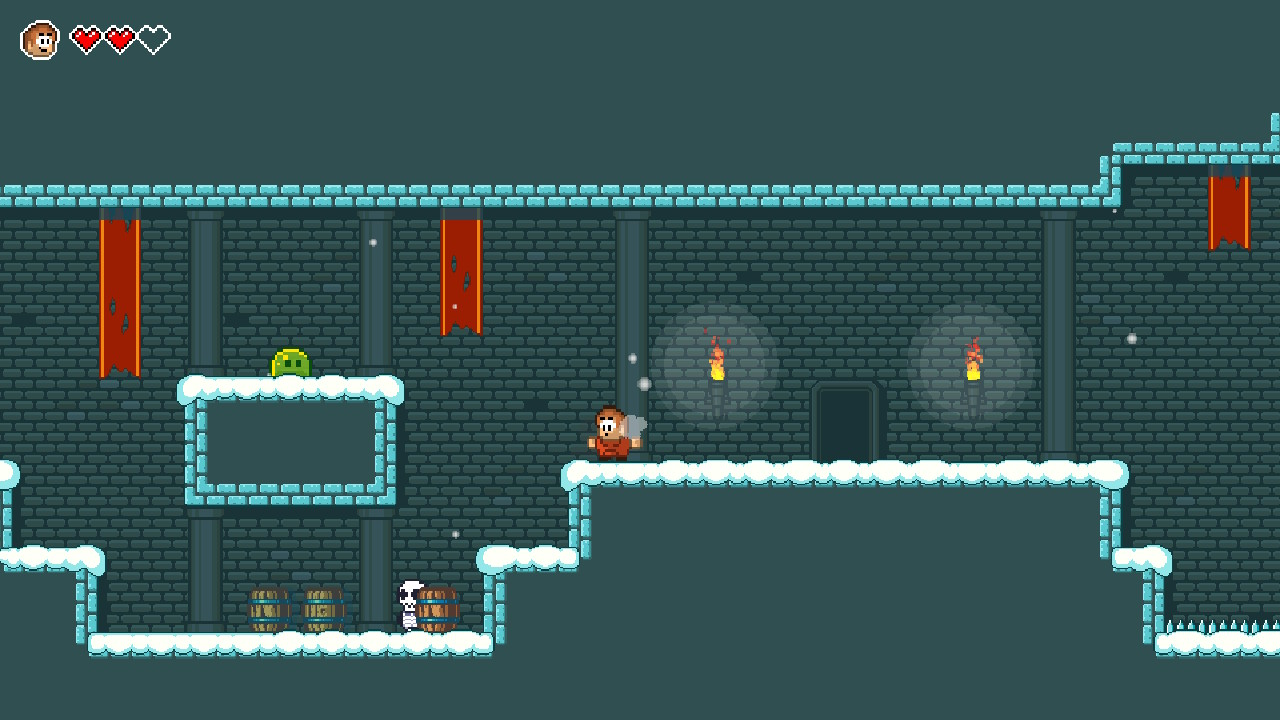Select the right burning wall torch

[972, 370]
